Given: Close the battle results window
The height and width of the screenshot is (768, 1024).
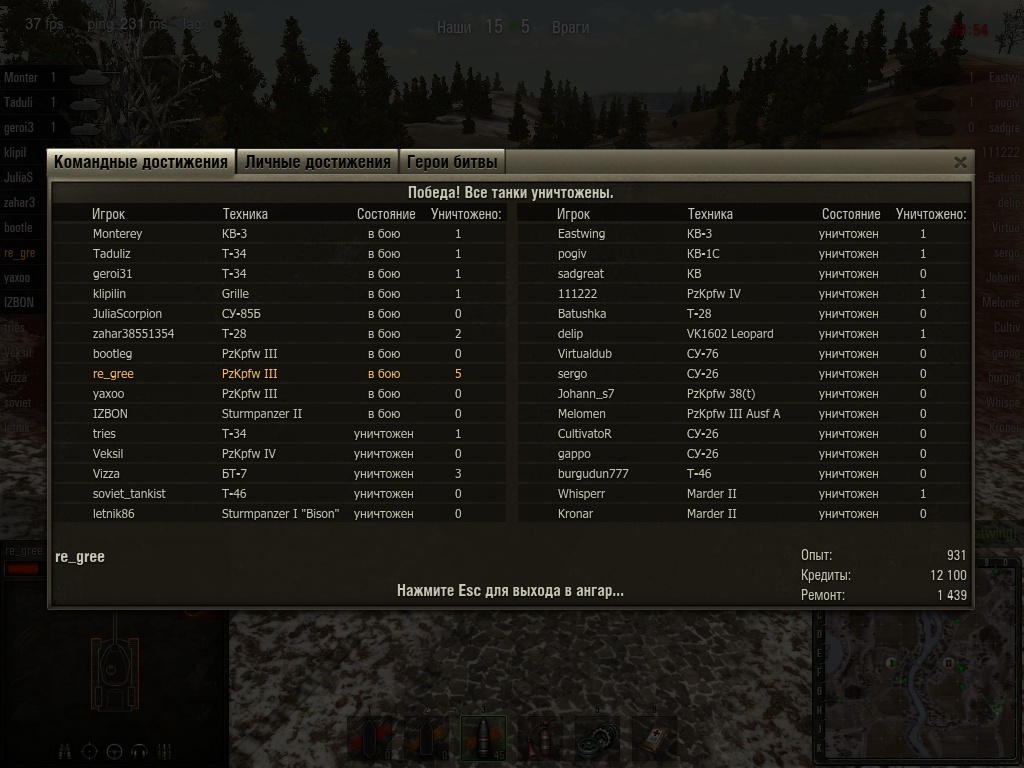Looking at the screenshot, I should tap(960, 162).
